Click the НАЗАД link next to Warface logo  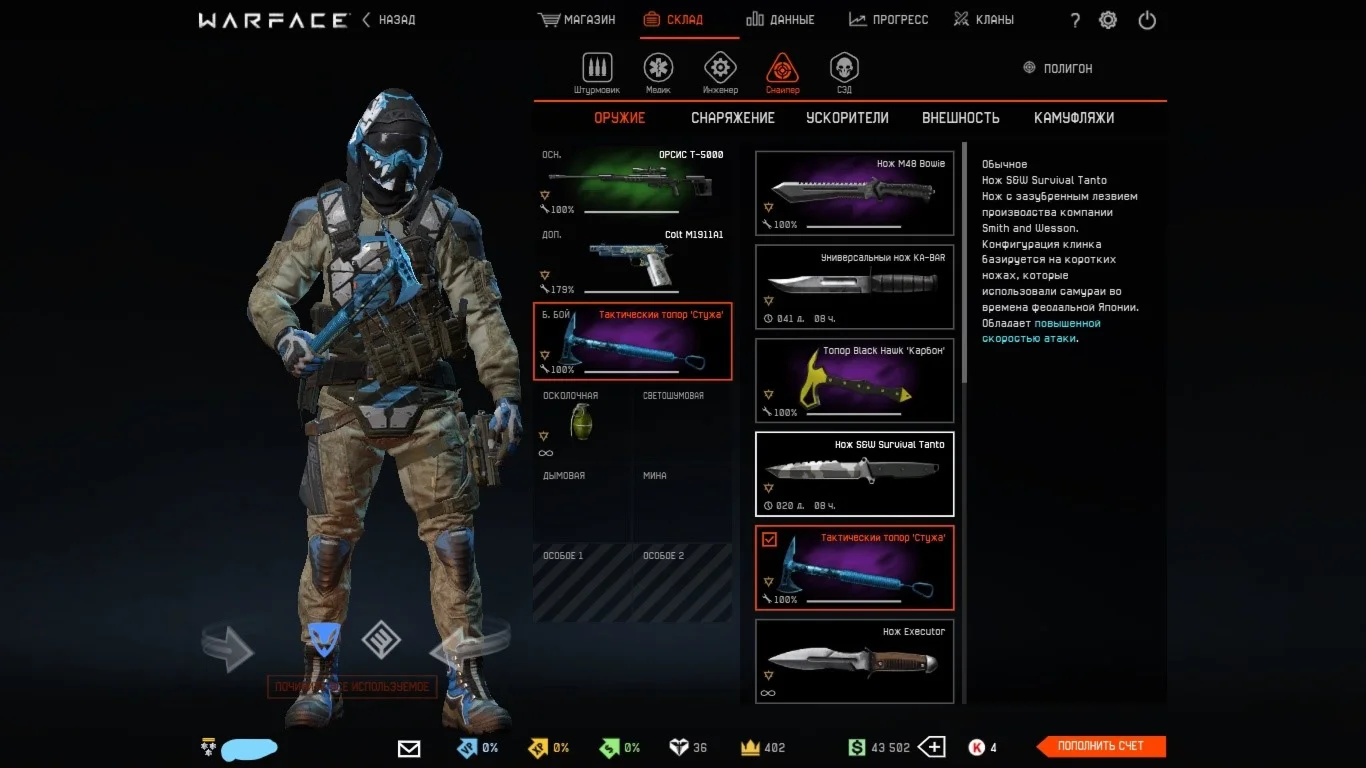point(397,19)
